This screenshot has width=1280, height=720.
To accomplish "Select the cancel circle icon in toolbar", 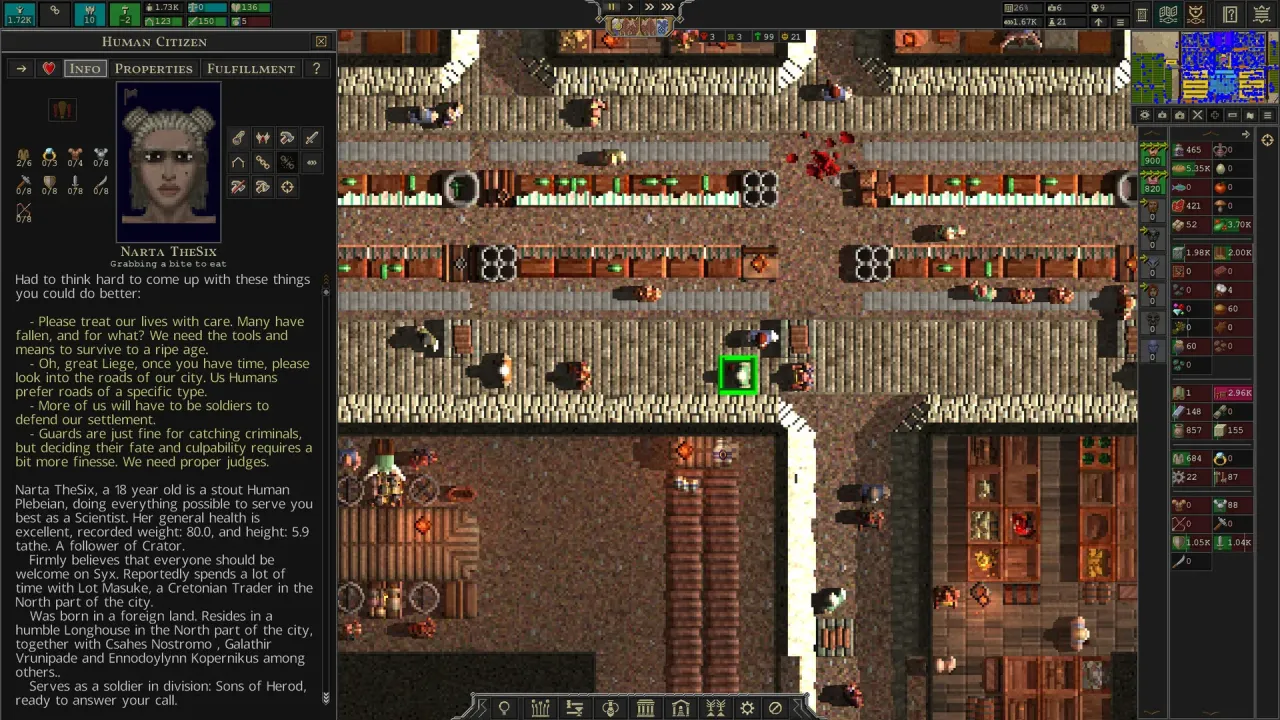I will [775, 708].
